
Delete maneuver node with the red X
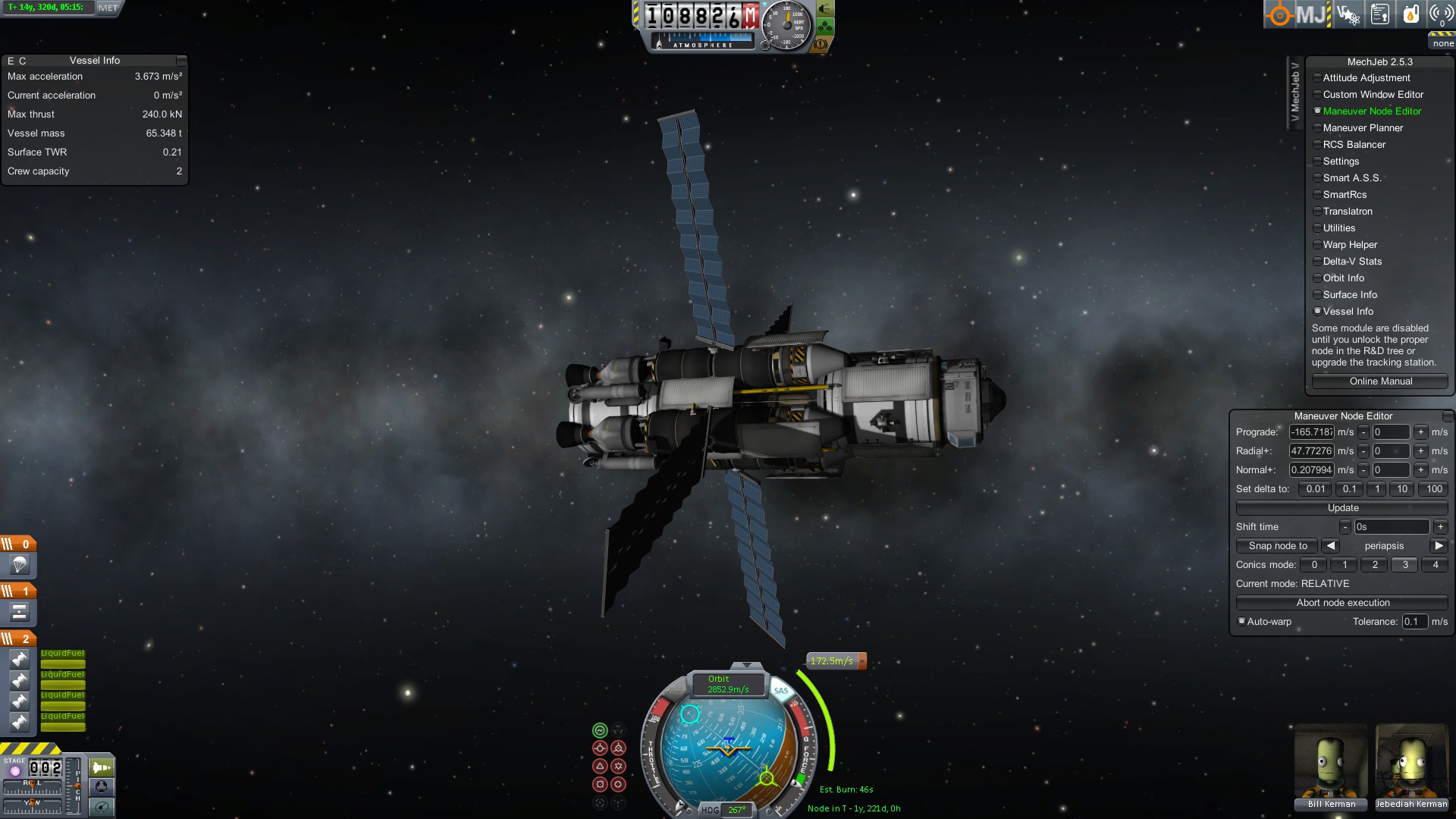[x=862, y=661]
